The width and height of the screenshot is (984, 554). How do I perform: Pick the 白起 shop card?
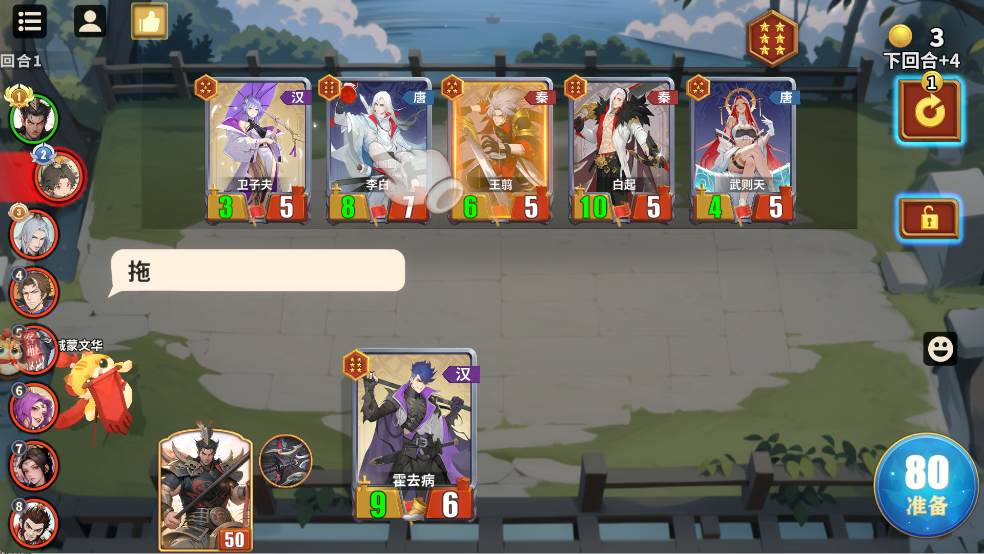[x=622, y=150]
